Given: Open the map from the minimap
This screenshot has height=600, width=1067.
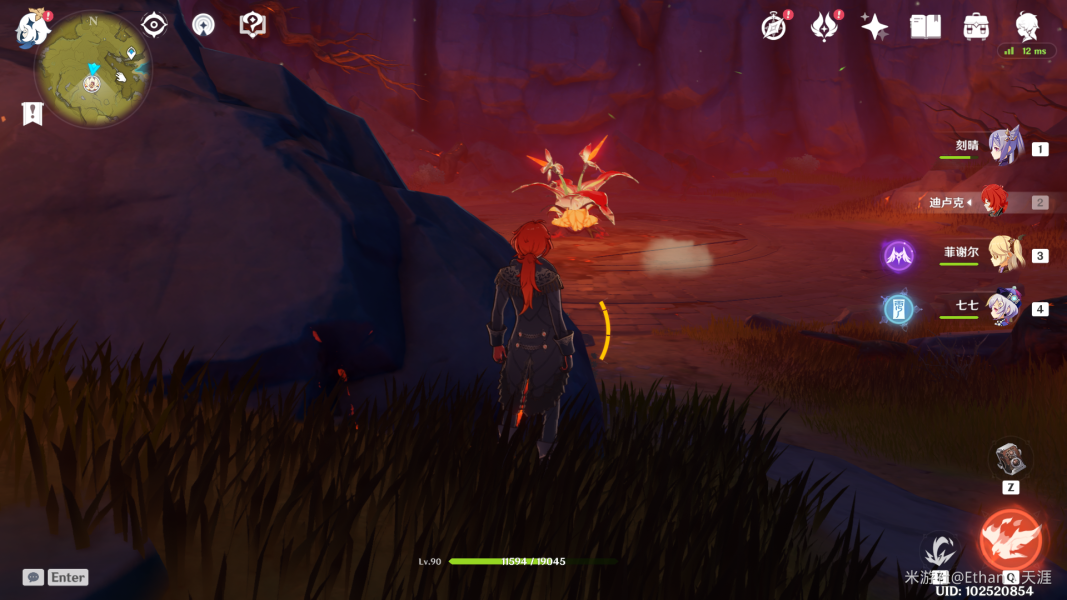Looking at the screenshot, I should [x=93, y=70].
